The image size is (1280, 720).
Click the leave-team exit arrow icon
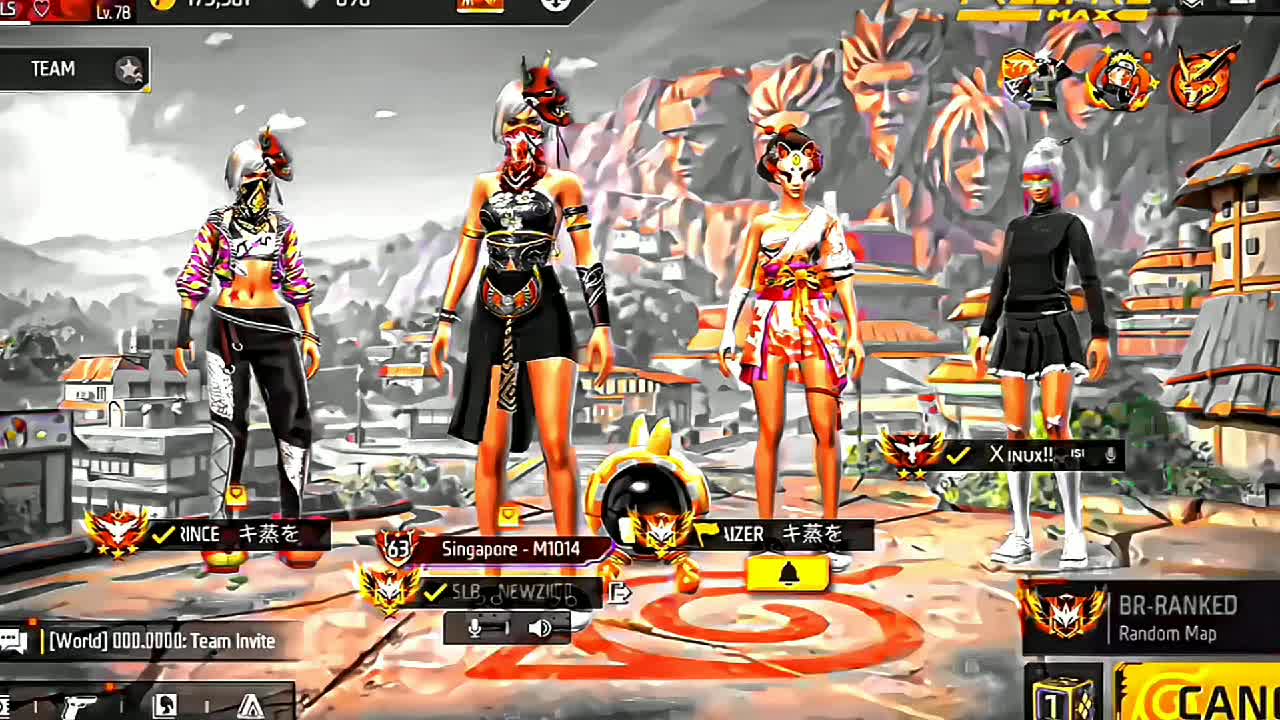(620, 592)
